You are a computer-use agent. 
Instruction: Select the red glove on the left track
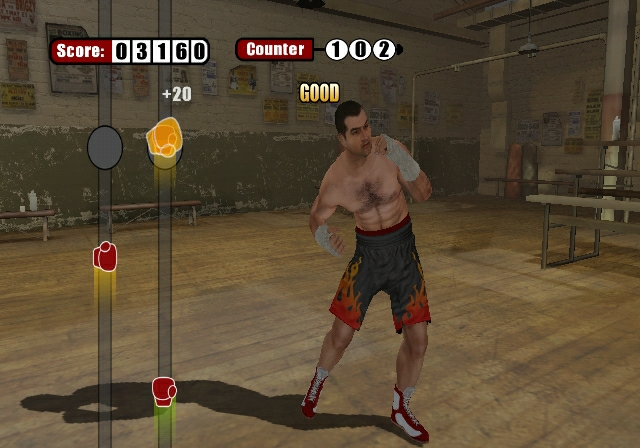coord(105,256)
